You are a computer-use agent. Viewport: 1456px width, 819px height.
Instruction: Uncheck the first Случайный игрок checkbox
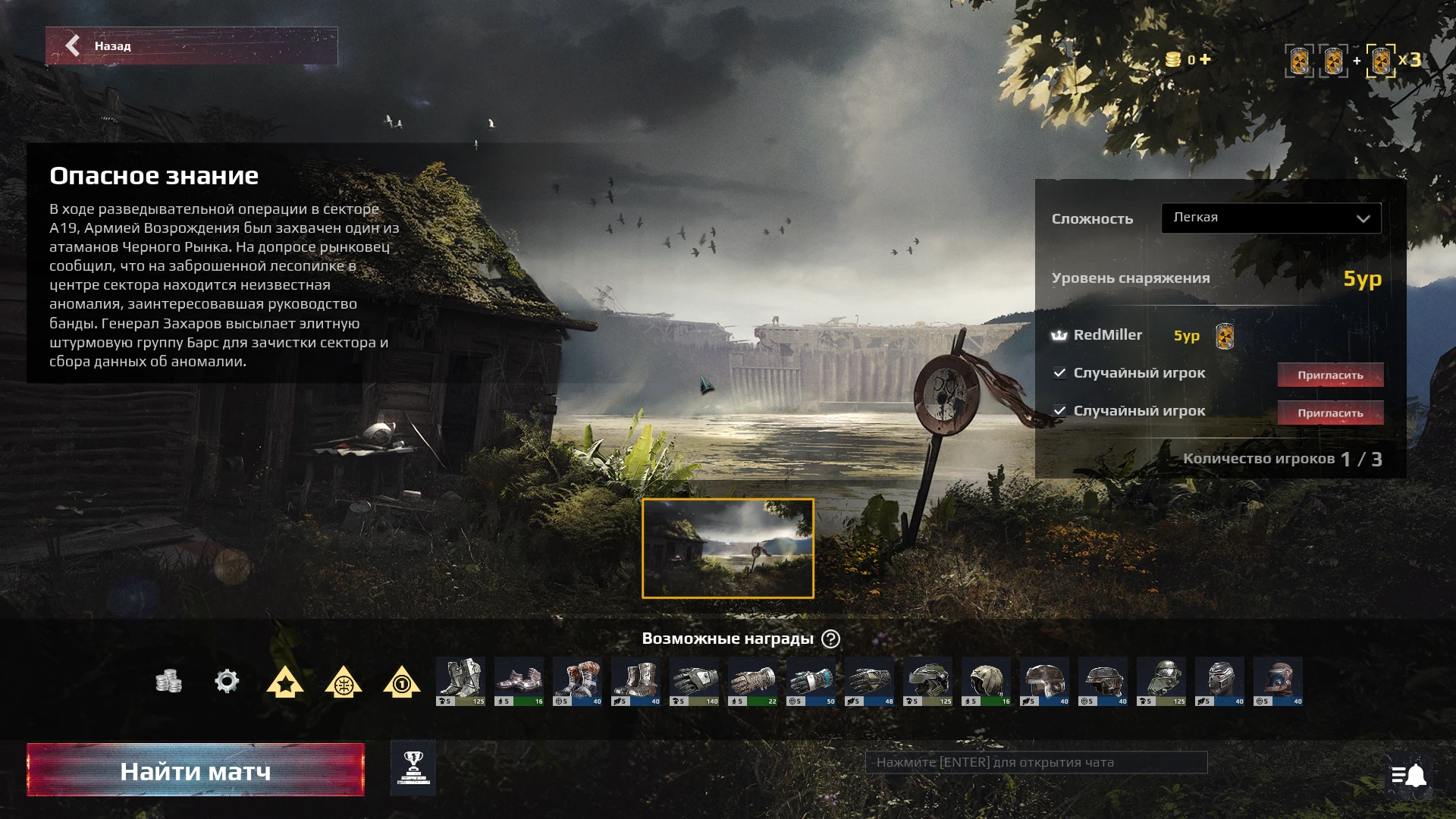coord(1059,373)
